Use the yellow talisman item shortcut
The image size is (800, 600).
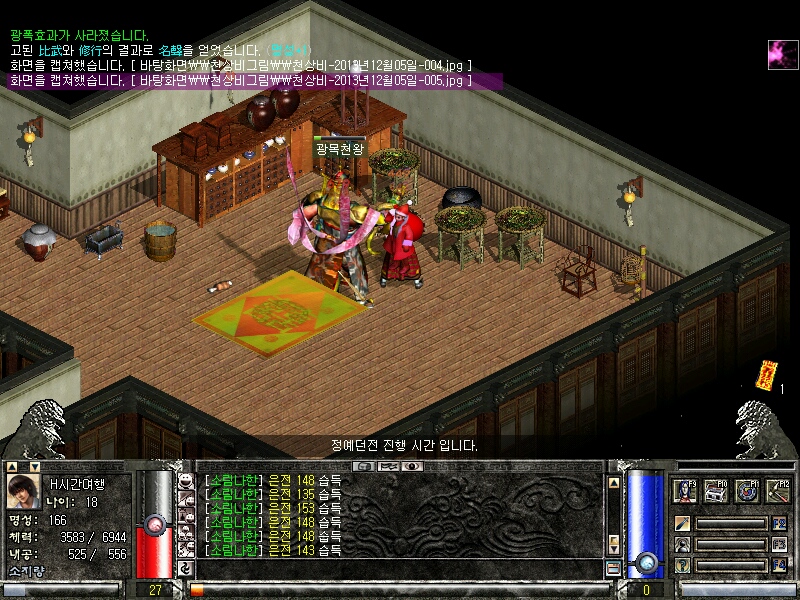(x=766, y=374)
